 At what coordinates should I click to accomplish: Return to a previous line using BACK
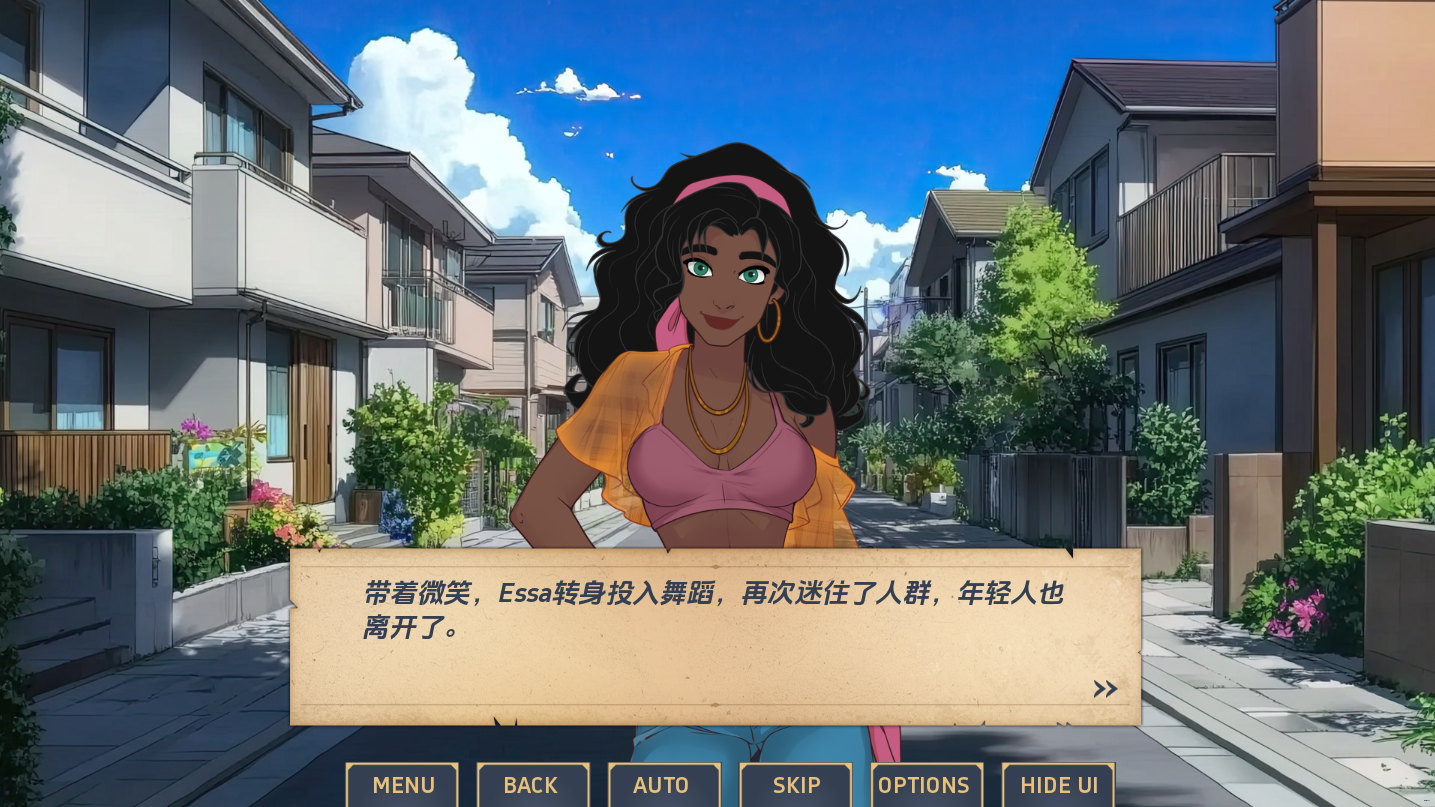pos(532,785)
